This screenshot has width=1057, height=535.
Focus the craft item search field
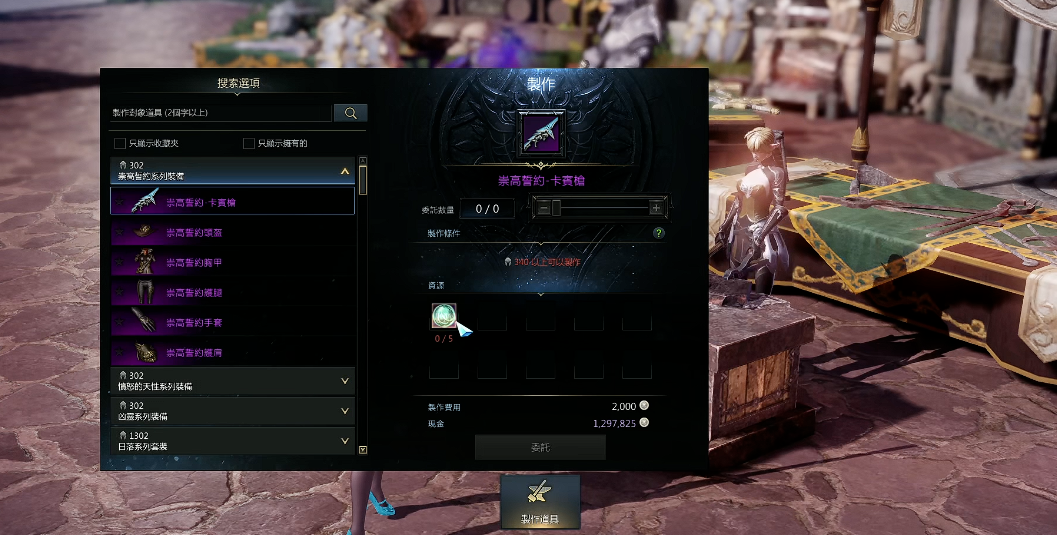(220, 113)
